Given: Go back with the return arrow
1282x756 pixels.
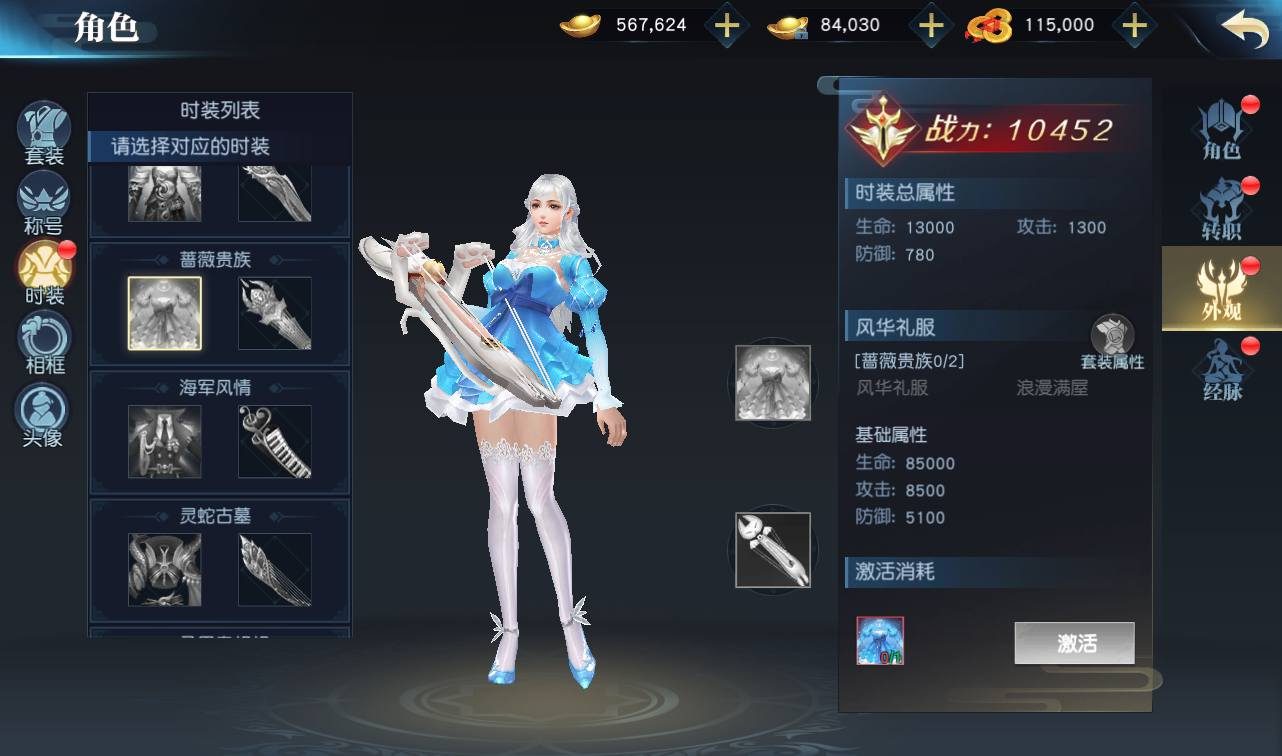Looking at the screenshot, I should coord(1244,29).
